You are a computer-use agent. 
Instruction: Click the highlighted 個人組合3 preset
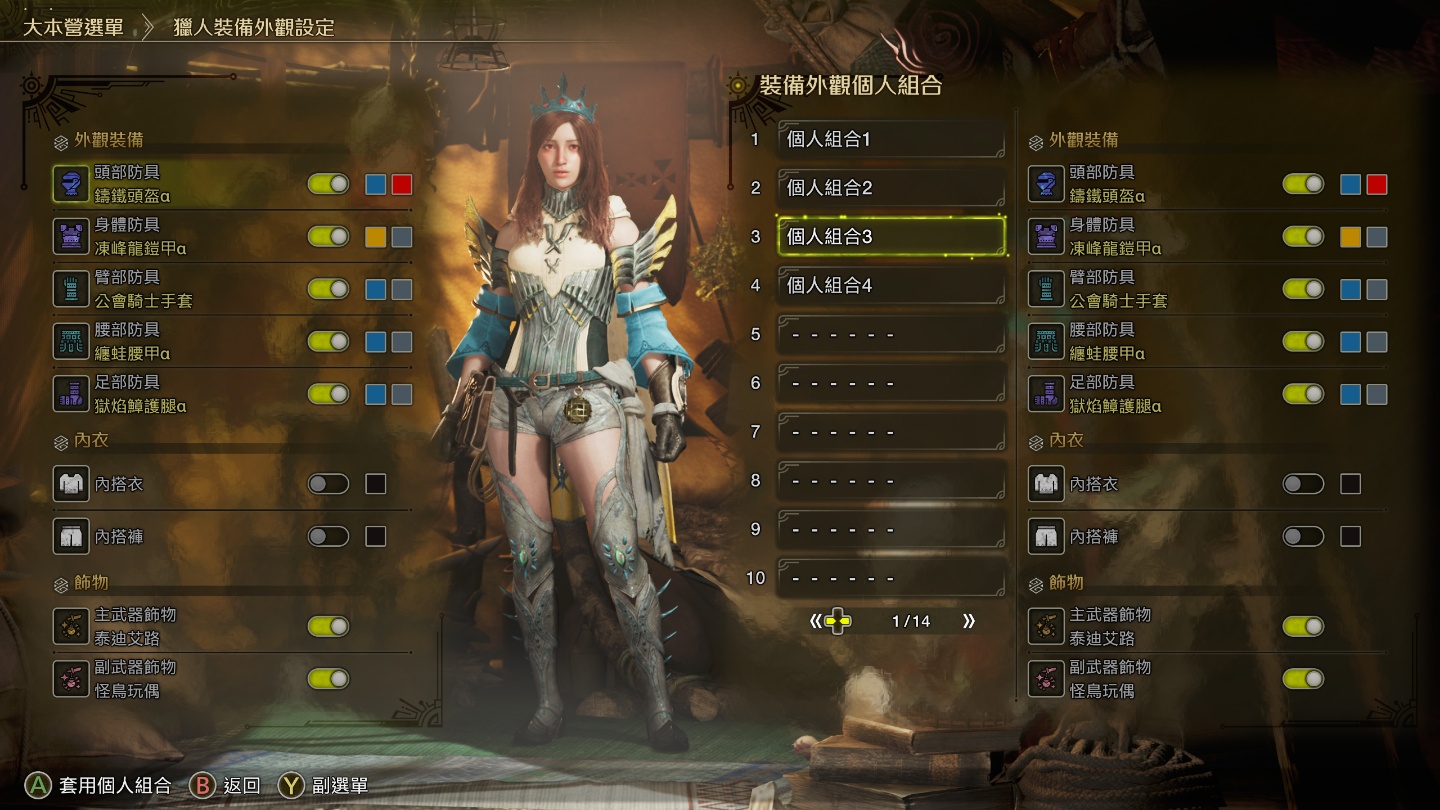click(890, 237)
